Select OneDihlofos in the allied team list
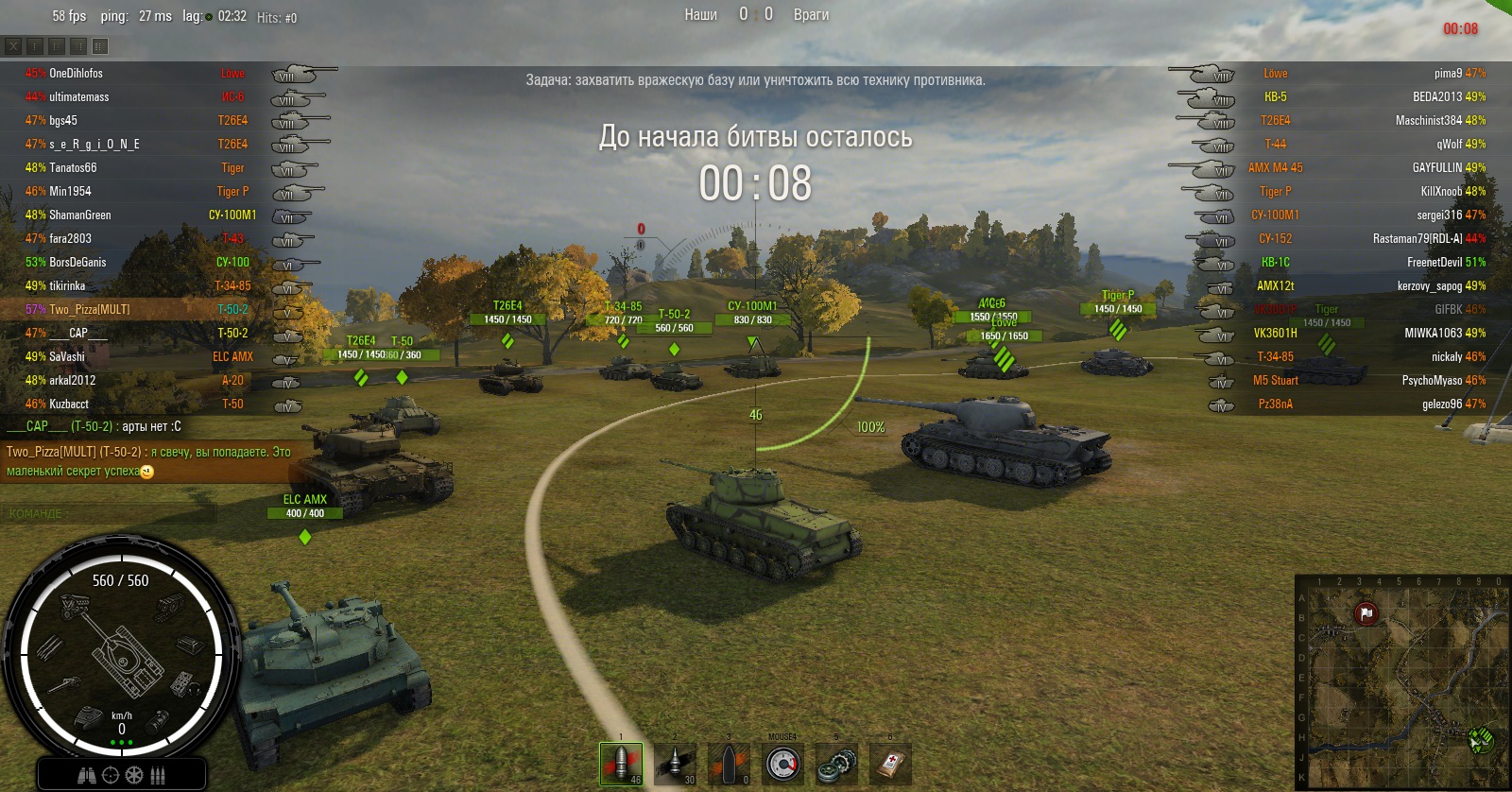 [76, 73]
